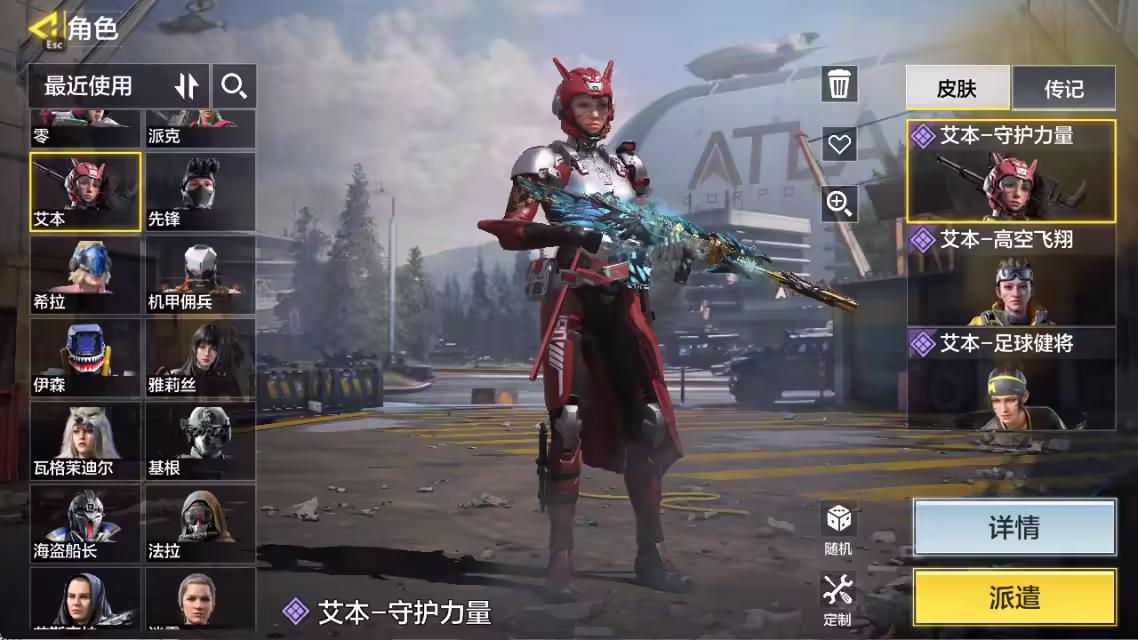Select the 艾本-高空飞翔 skin
The height and width of the screenshot is (640, 1138).
(1011, 276)
